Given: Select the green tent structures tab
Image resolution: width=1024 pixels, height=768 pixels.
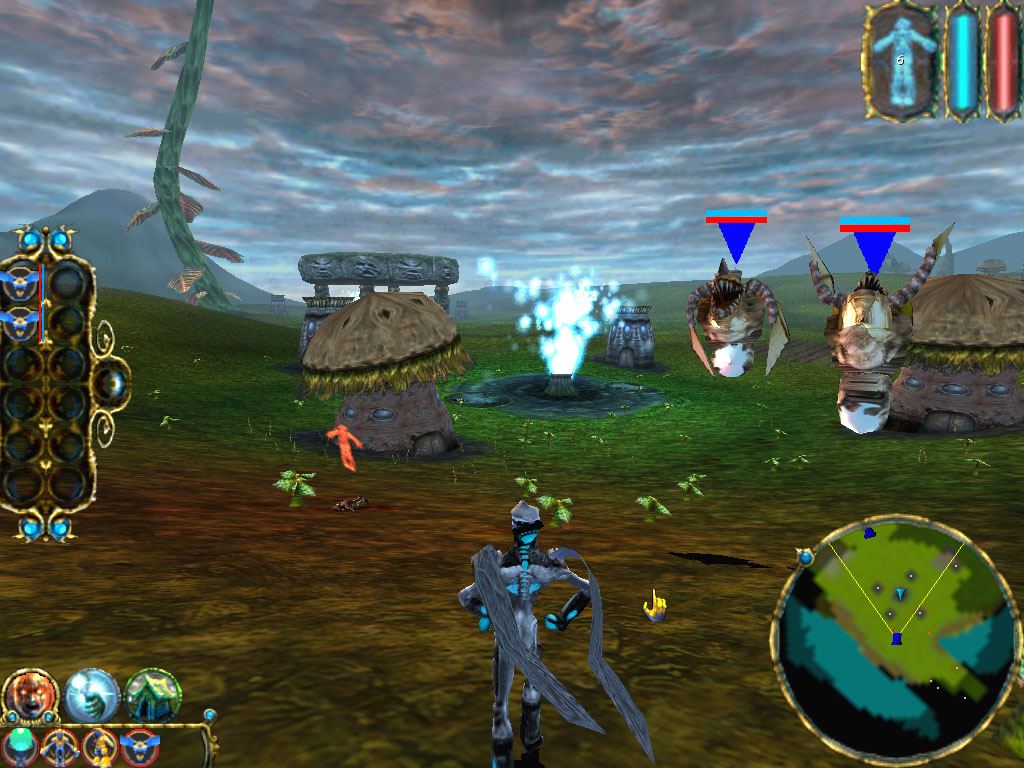Looking at the screenshot, I should click(x=153, y=694).
